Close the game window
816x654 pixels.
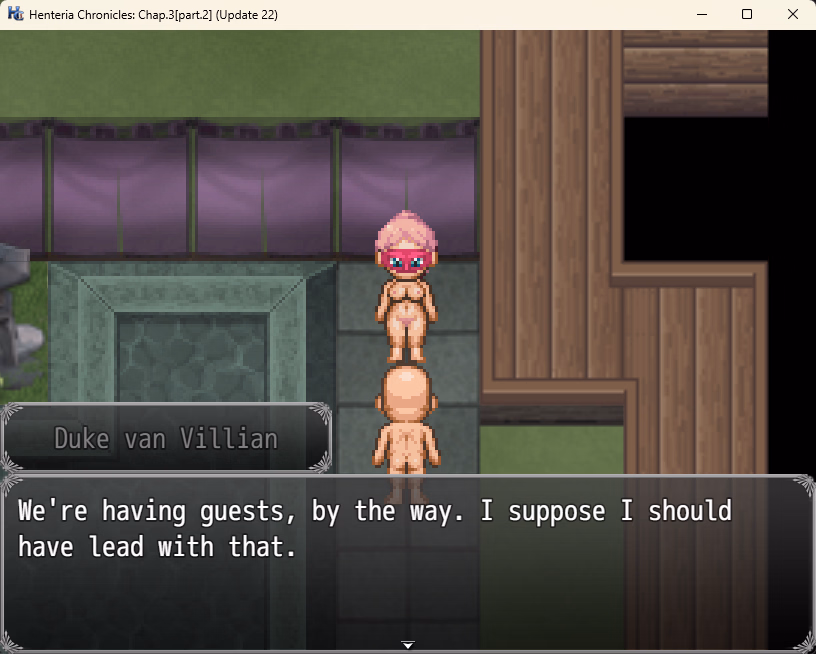792,15
